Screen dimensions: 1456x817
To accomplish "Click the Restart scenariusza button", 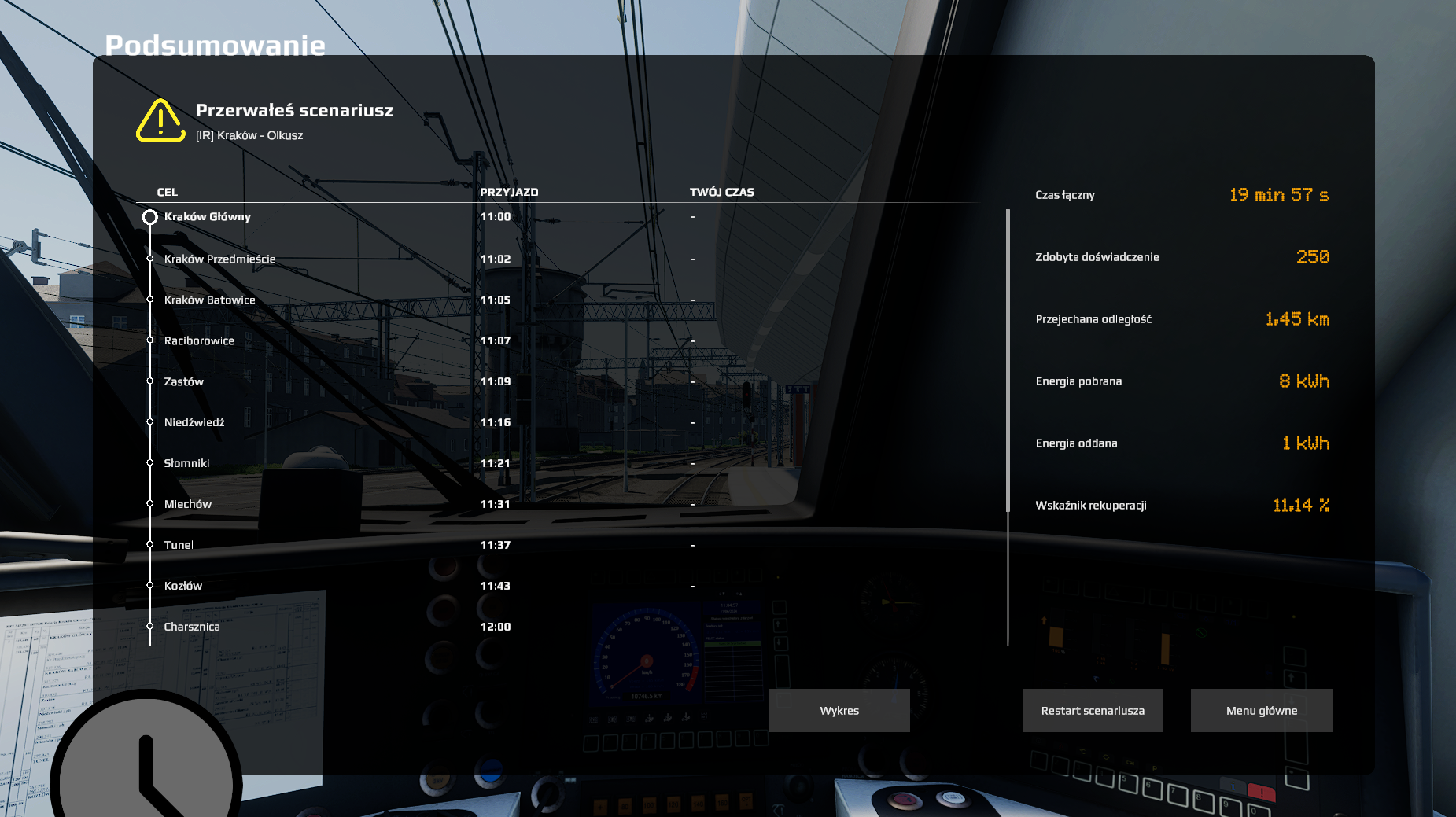I will [1093, 710].
